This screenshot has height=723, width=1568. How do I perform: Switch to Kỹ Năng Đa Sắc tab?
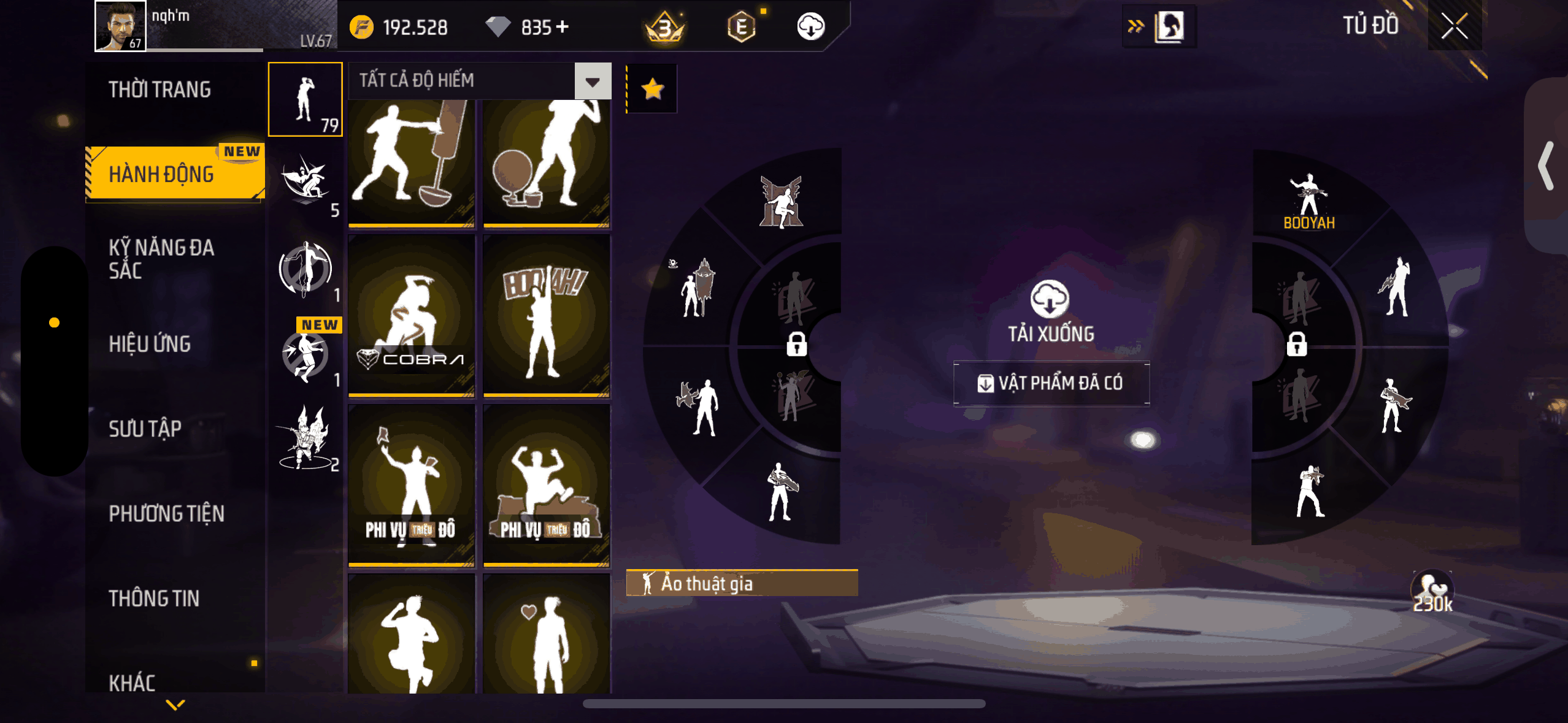pyautogui.click(x=161, y=259)
